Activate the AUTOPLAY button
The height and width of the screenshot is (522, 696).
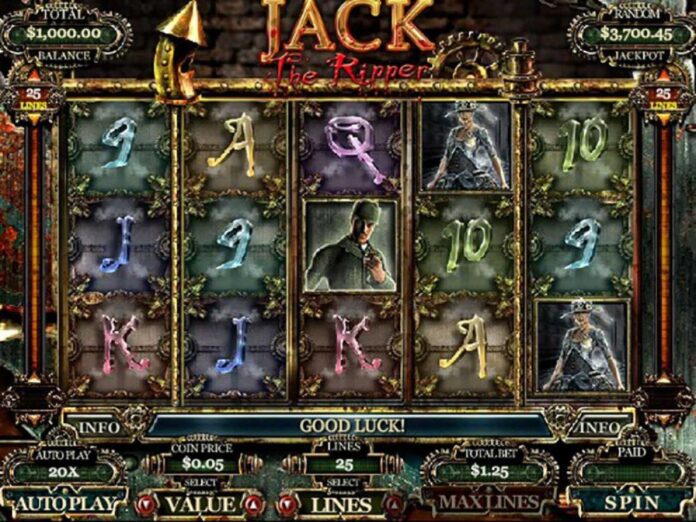click(x=66, y=502)
